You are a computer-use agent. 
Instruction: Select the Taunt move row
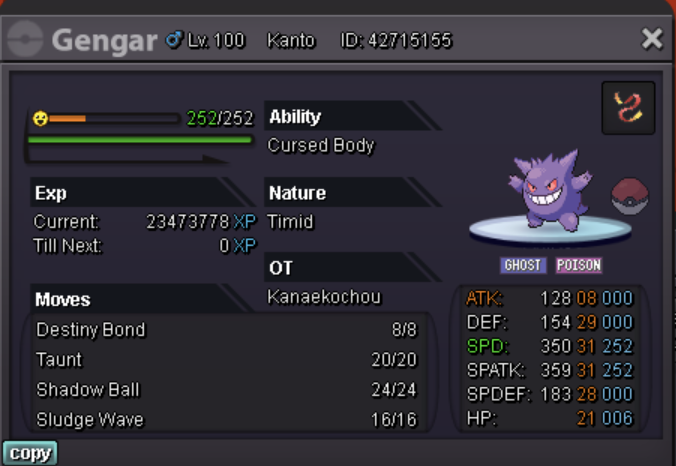click(226, 360)
